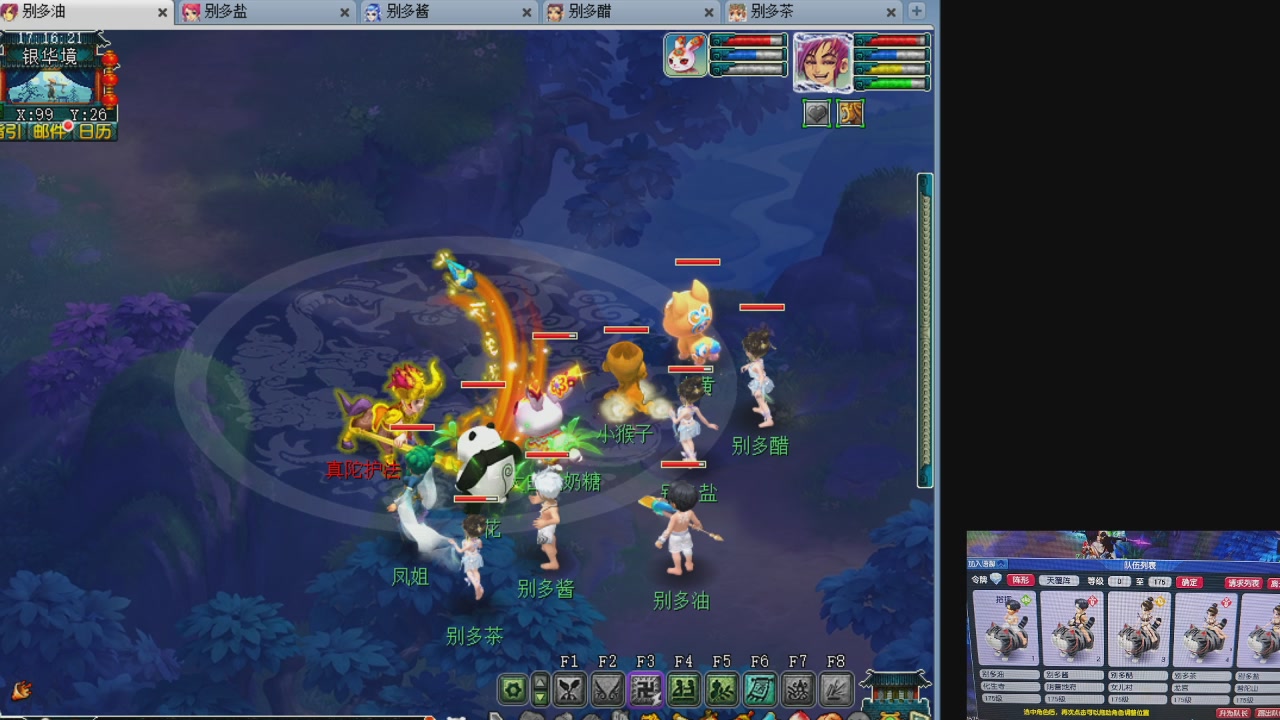
Task: Select the F7 skill icon
Action: coord(798,688)
